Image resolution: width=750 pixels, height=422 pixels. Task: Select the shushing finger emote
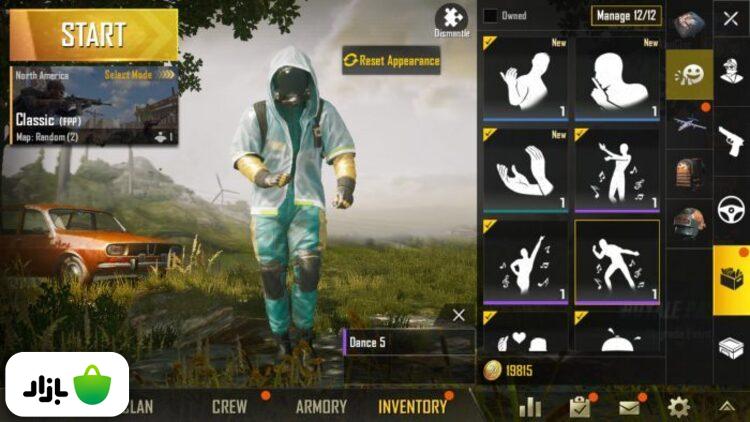(x=616, y=80)
